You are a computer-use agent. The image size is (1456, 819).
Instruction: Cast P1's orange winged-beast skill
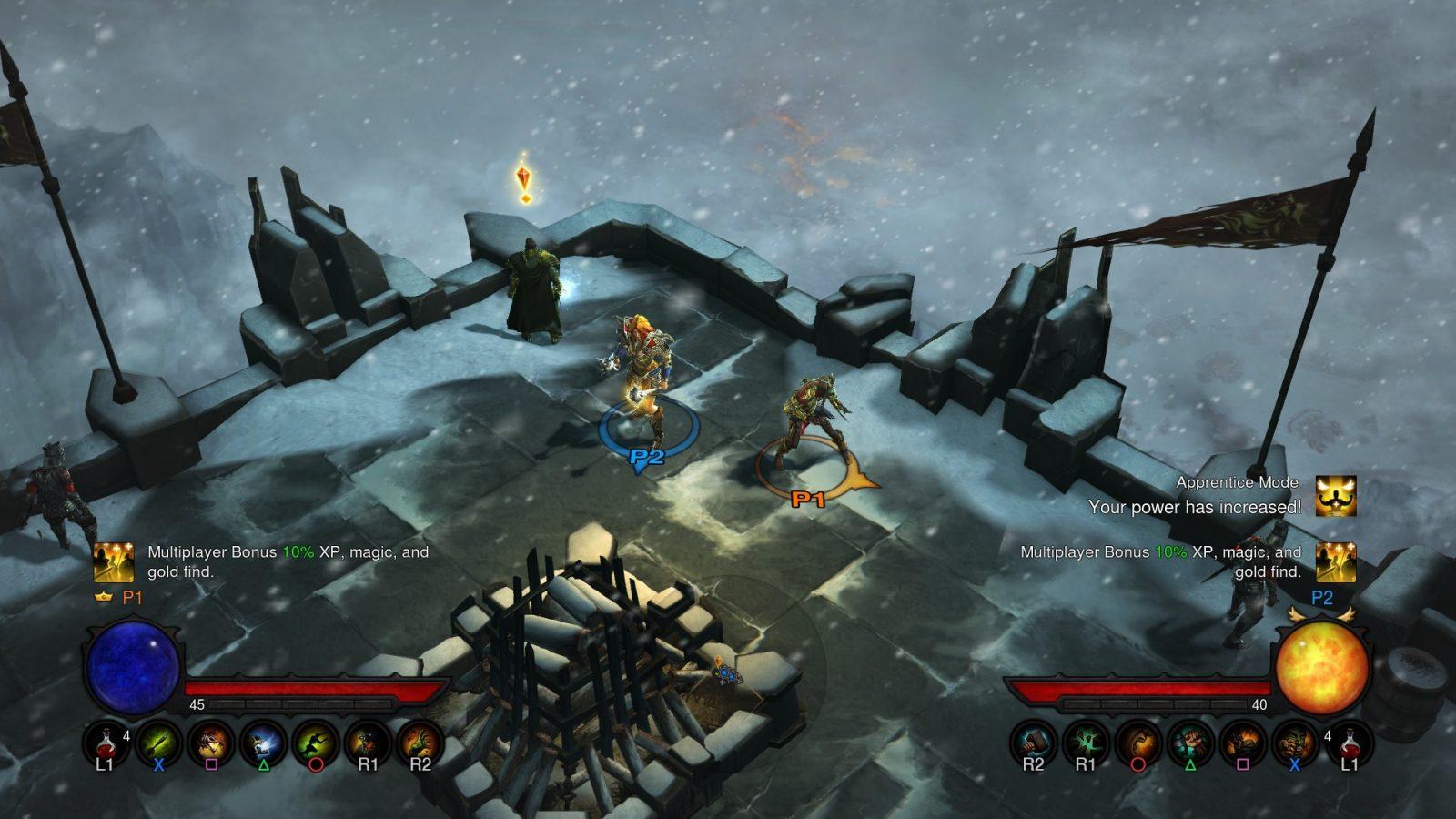[211, 743]
